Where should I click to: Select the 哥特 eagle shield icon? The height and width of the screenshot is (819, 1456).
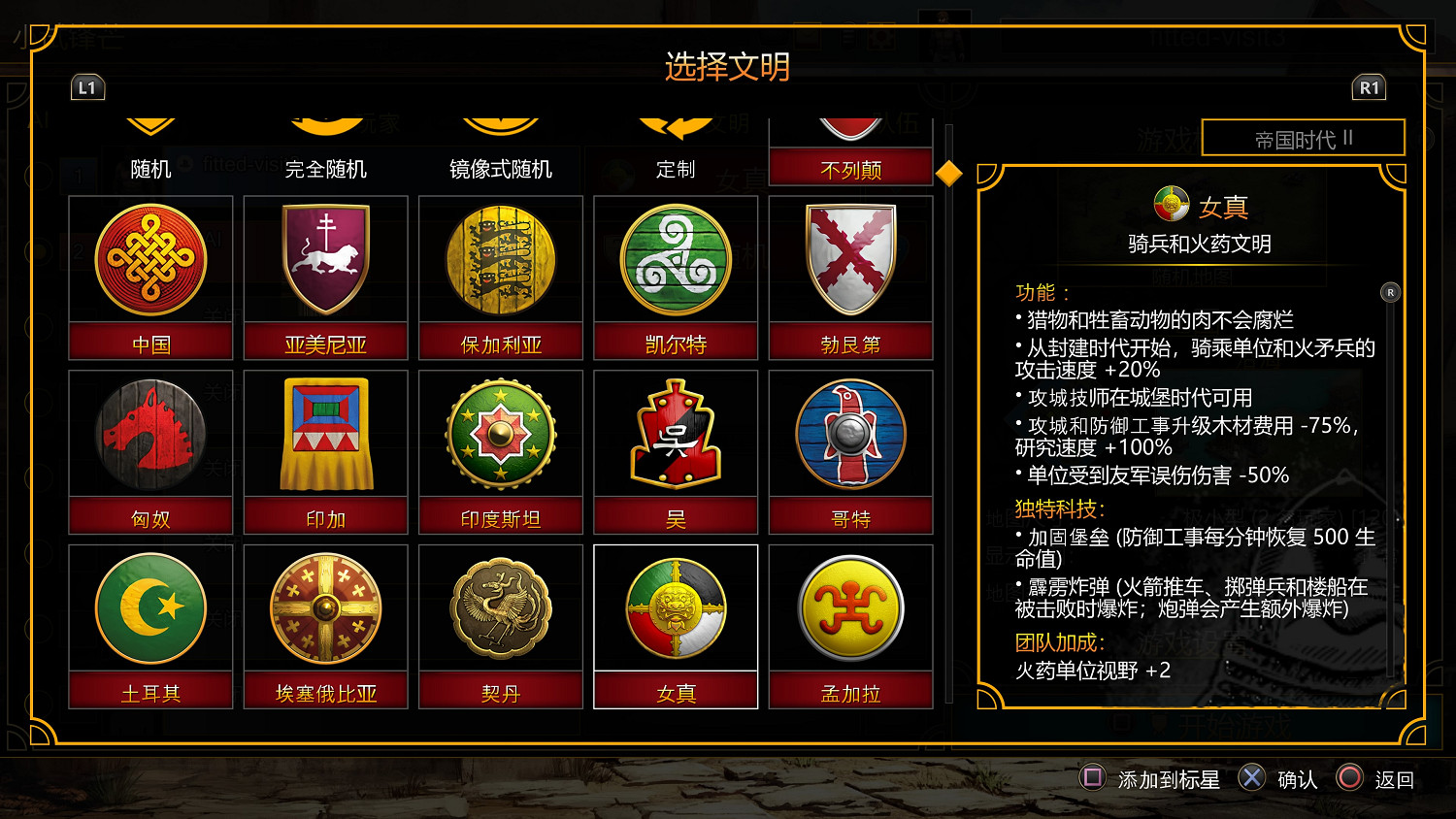pos(850,434)
